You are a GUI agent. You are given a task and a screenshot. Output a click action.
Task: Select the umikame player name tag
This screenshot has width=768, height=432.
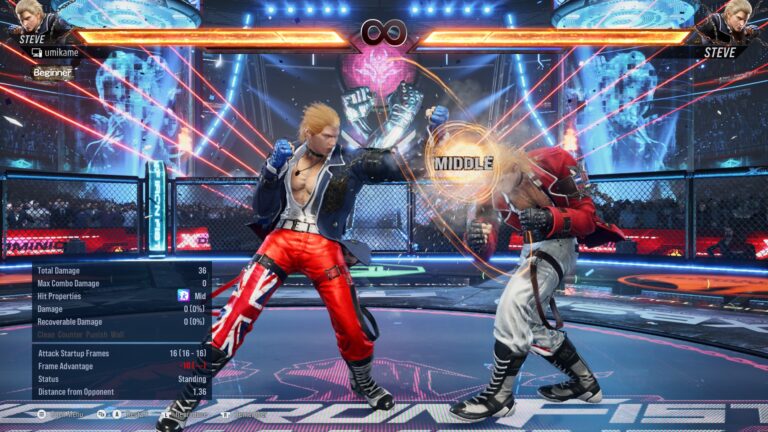(x=60, y=52)
